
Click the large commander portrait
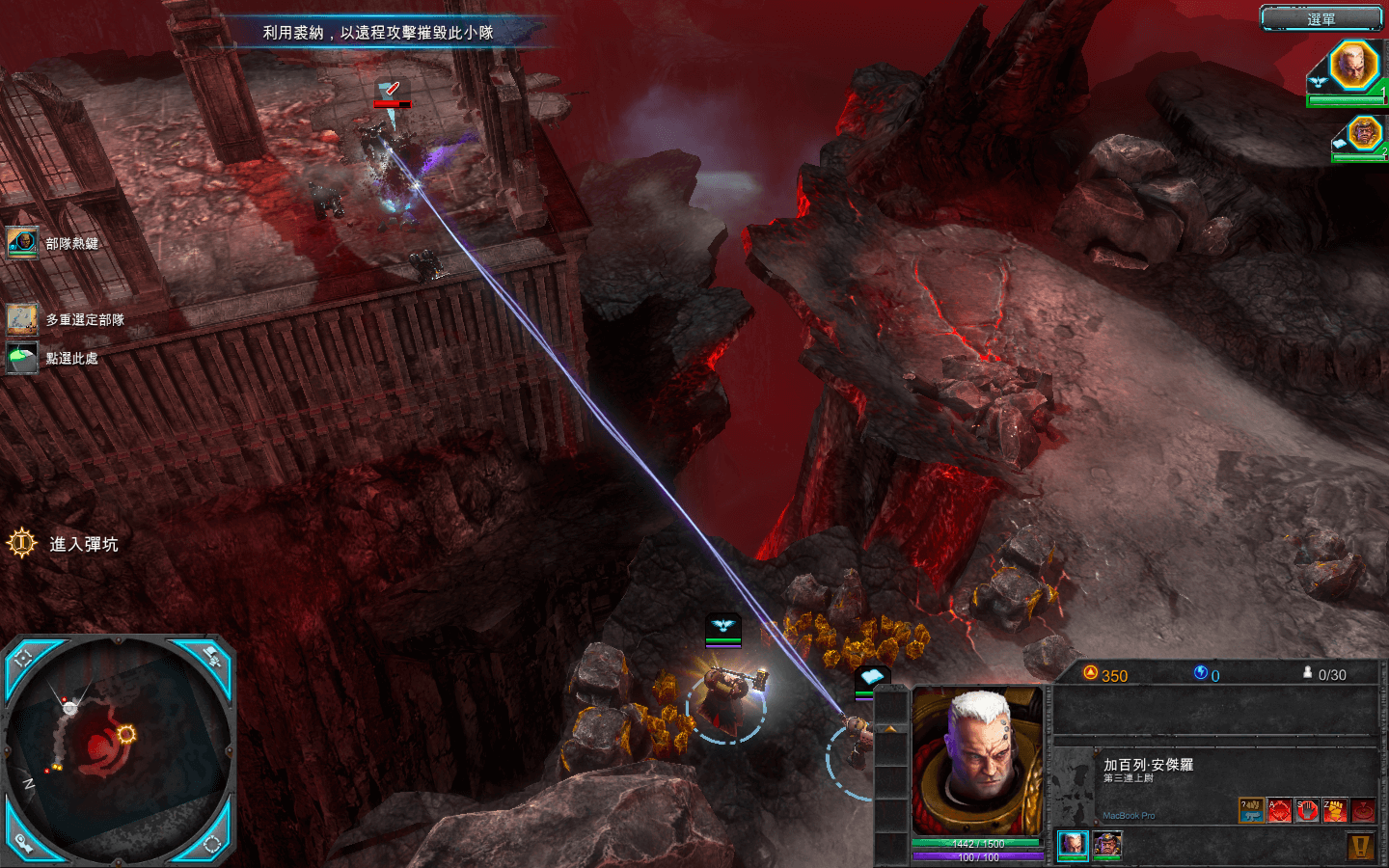click(x=976, y=762)
